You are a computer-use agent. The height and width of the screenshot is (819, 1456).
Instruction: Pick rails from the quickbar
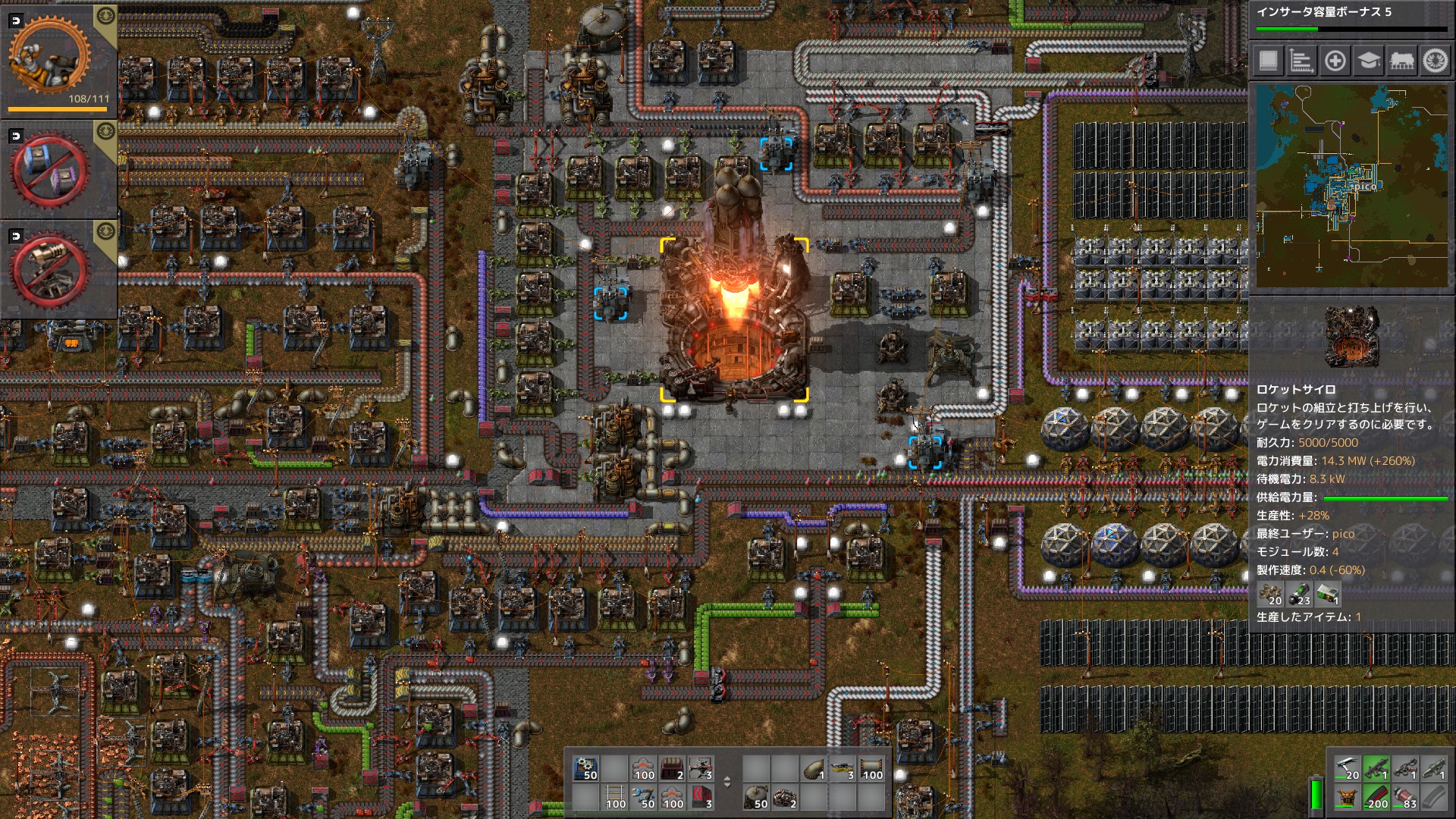(614, 795)
